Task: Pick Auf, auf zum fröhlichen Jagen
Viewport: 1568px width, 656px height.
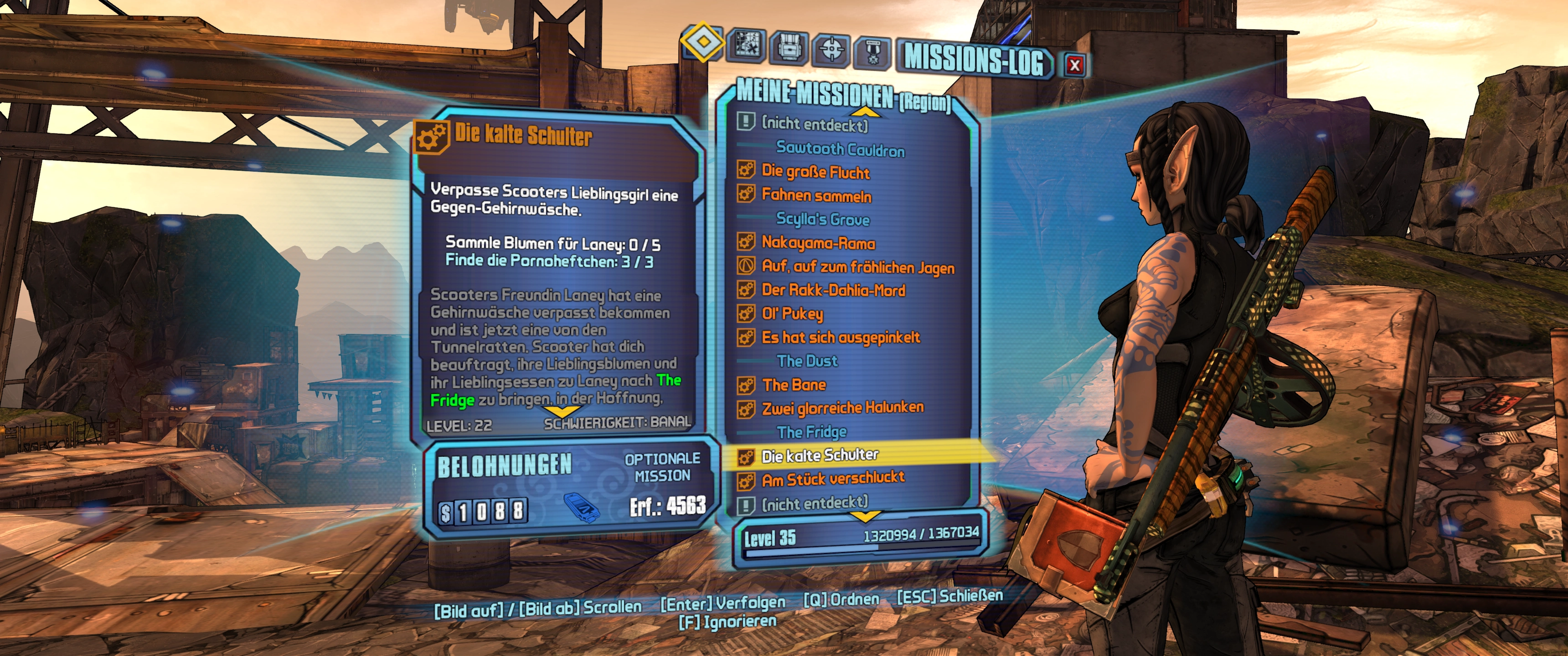Action: [858, 266]
